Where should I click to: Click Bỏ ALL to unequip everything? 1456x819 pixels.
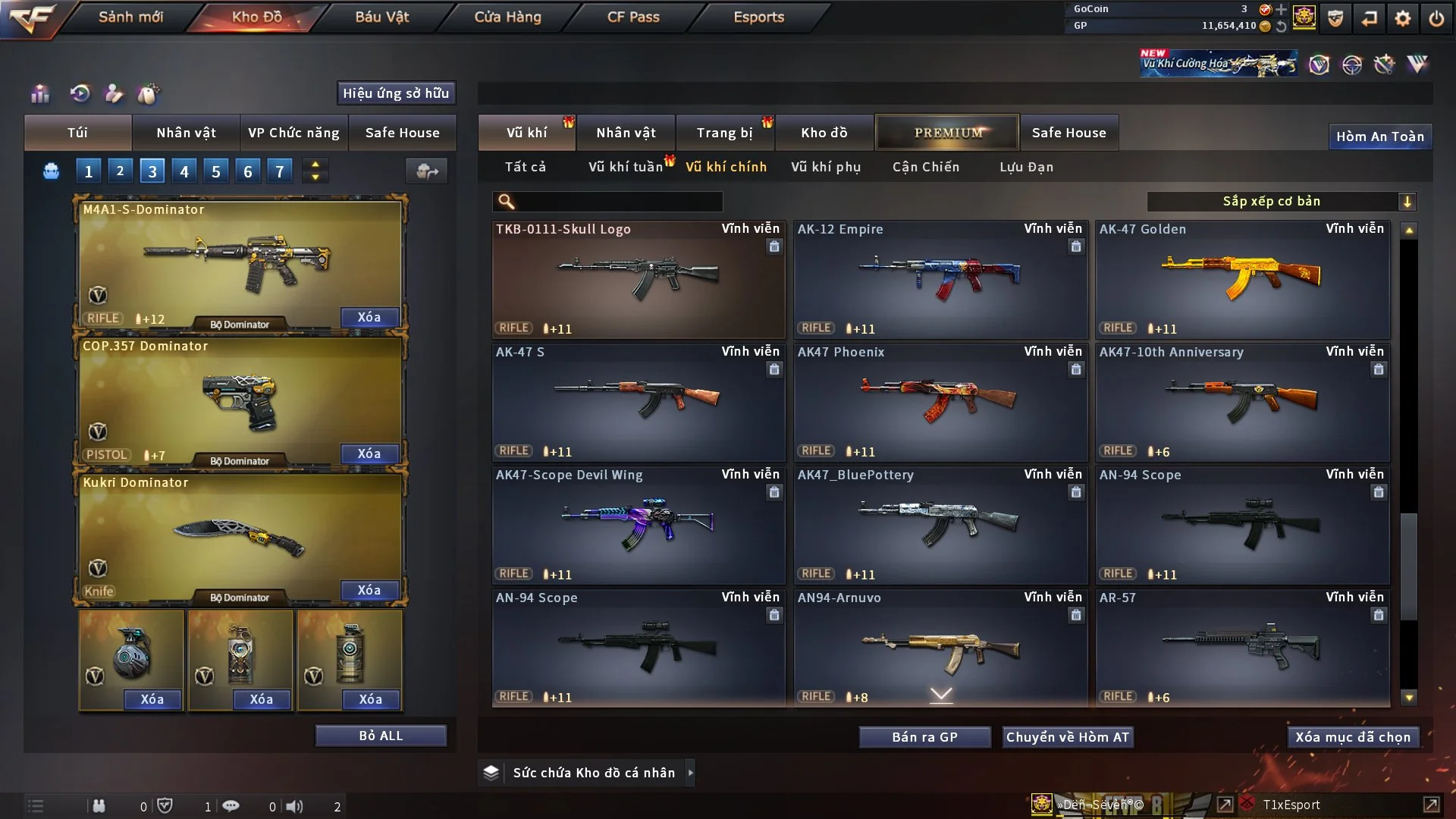click(x=381, y=736)
